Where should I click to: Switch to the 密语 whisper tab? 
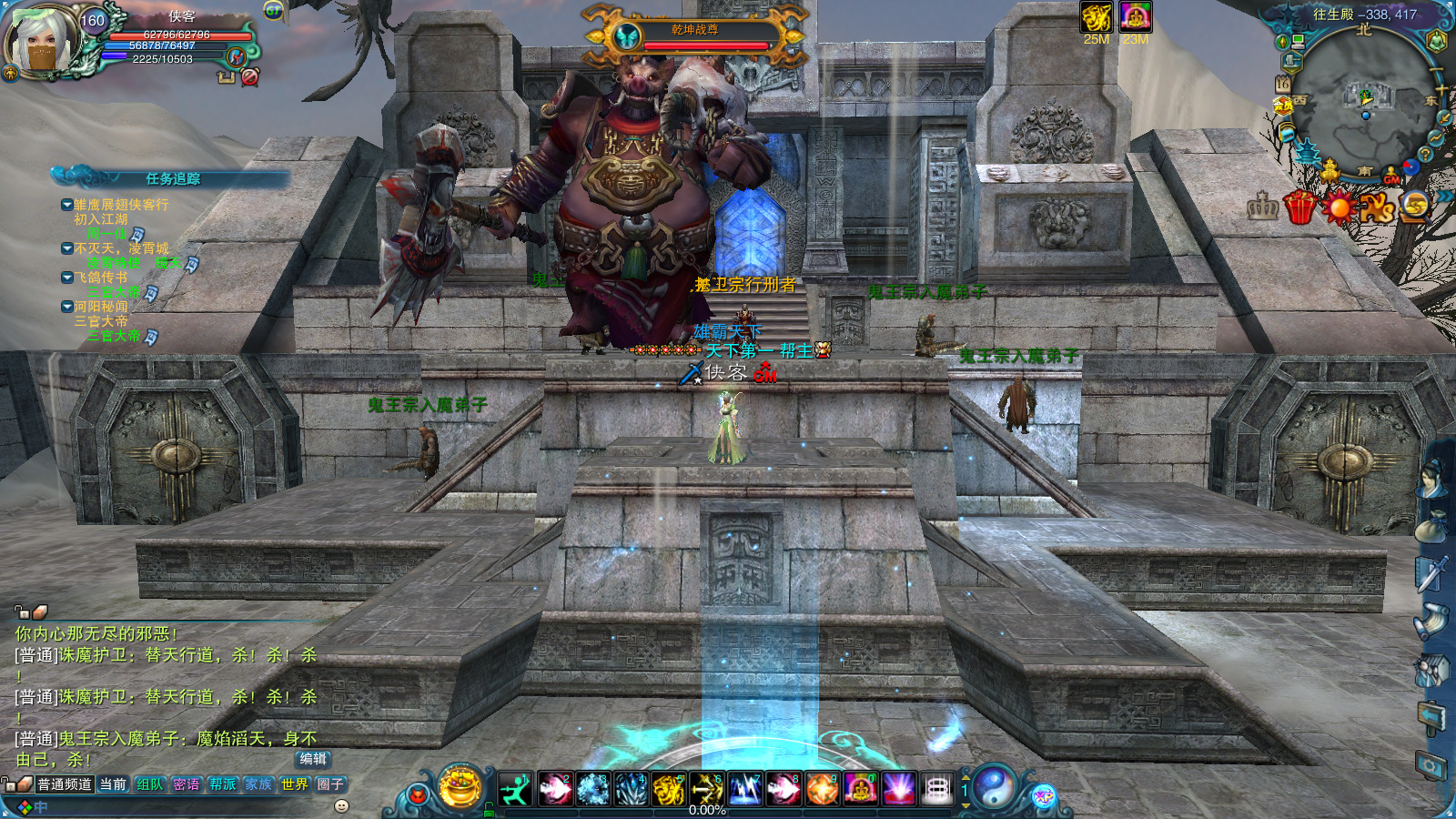pos(186,784)
